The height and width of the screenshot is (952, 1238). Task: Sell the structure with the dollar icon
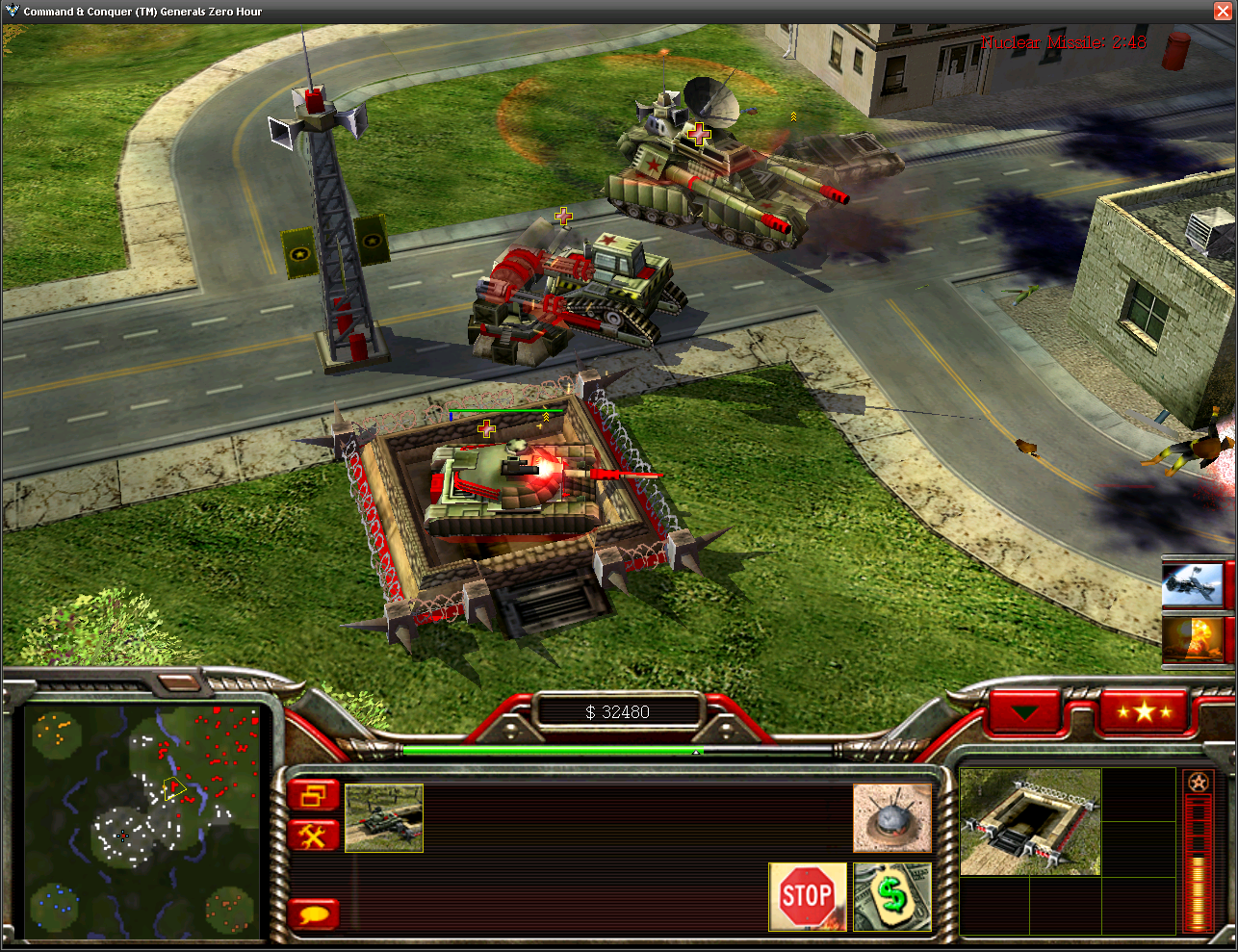(x=891, y=897)
